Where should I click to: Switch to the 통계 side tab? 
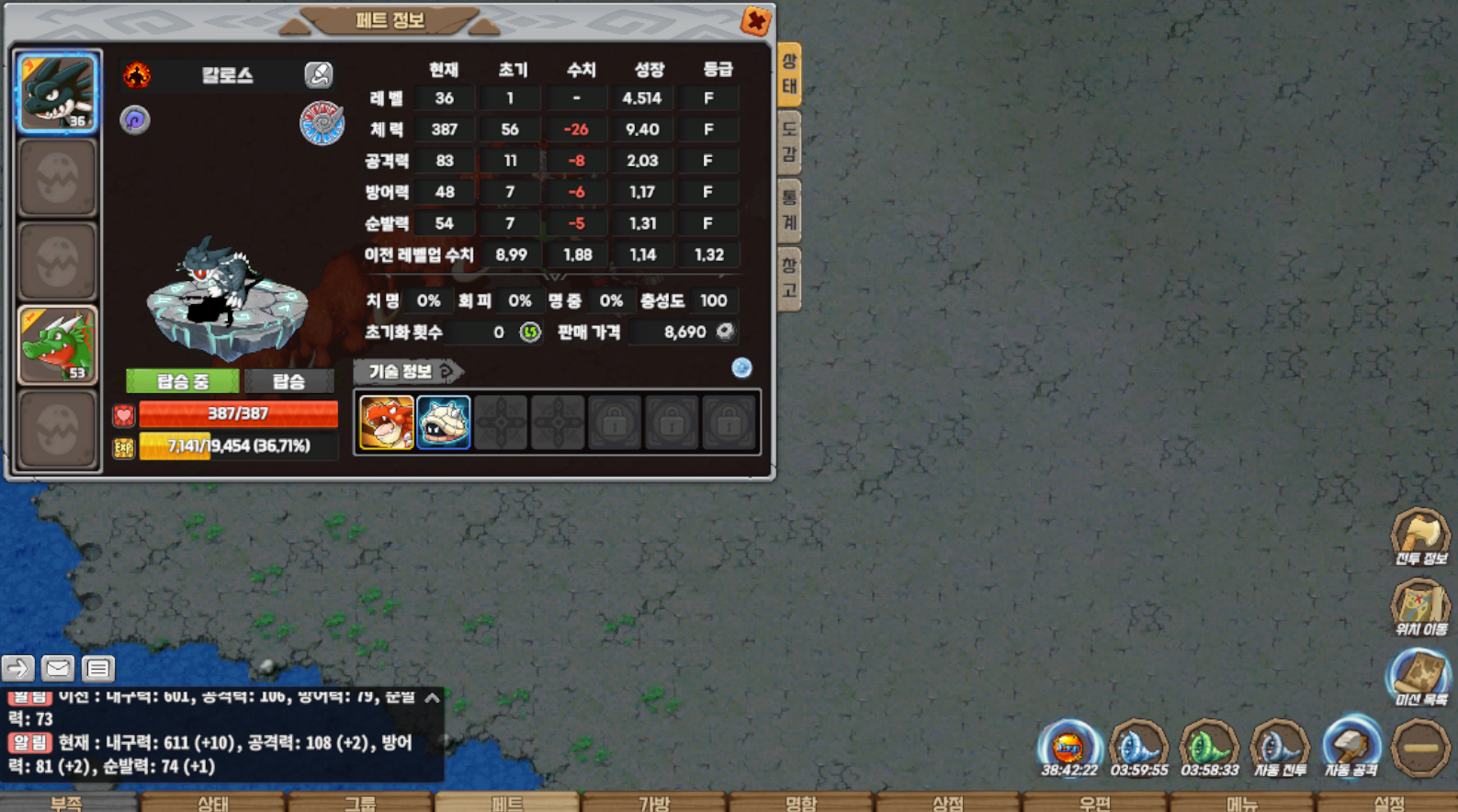pos(789,210)
